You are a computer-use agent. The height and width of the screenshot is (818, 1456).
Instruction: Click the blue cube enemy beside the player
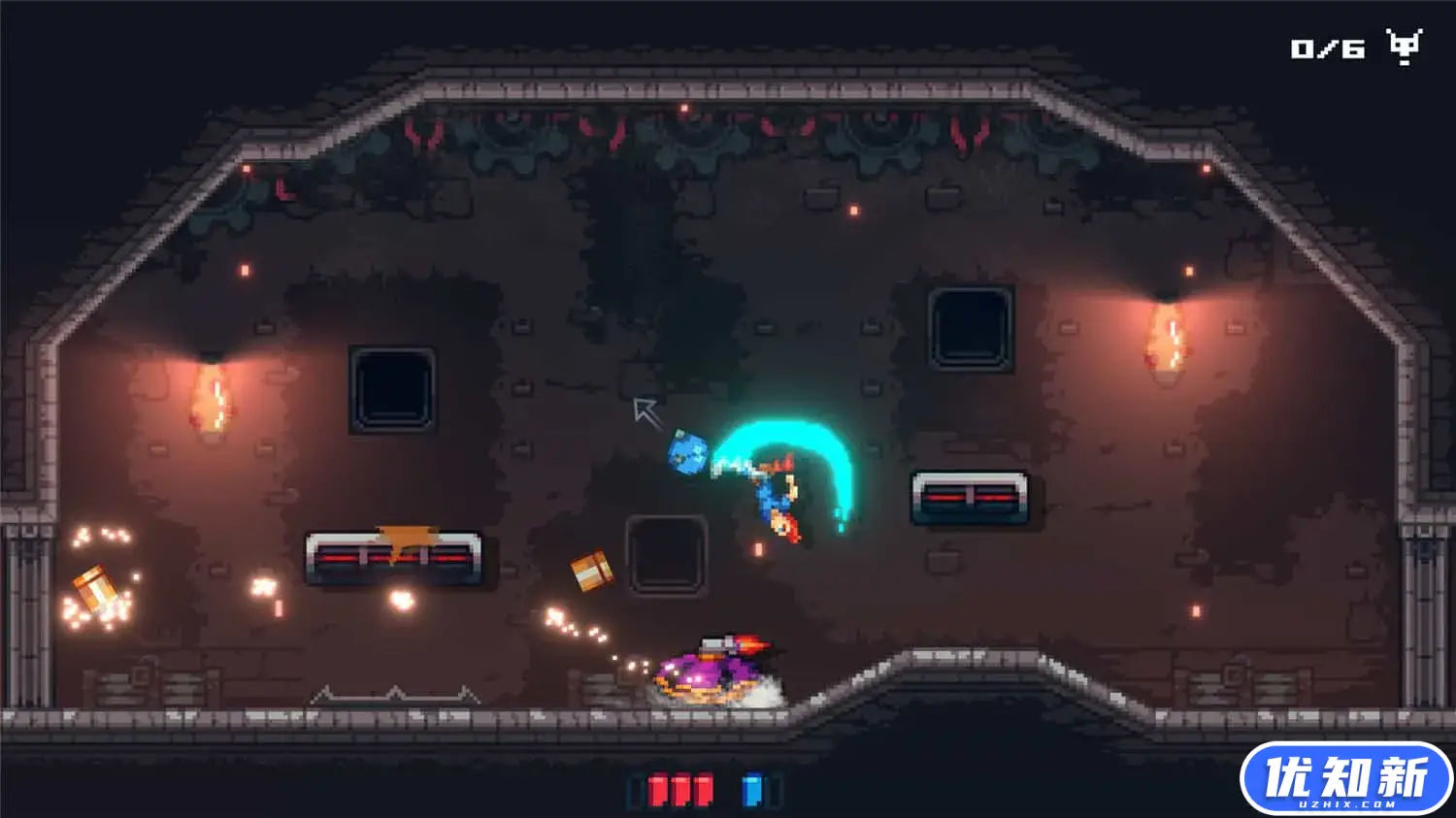click(691, 453)
